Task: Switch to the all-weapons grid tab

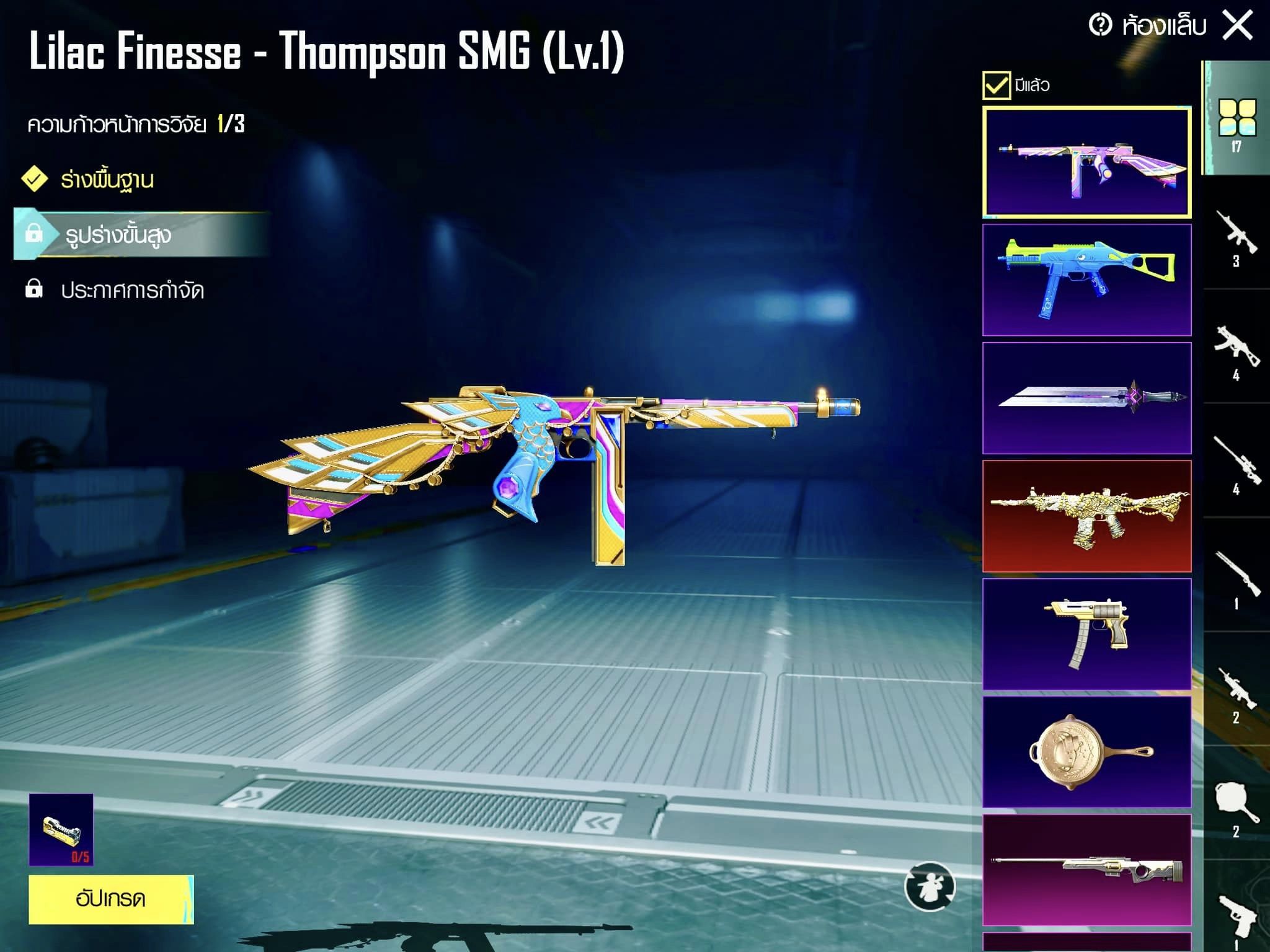Action: point(1237,121)
